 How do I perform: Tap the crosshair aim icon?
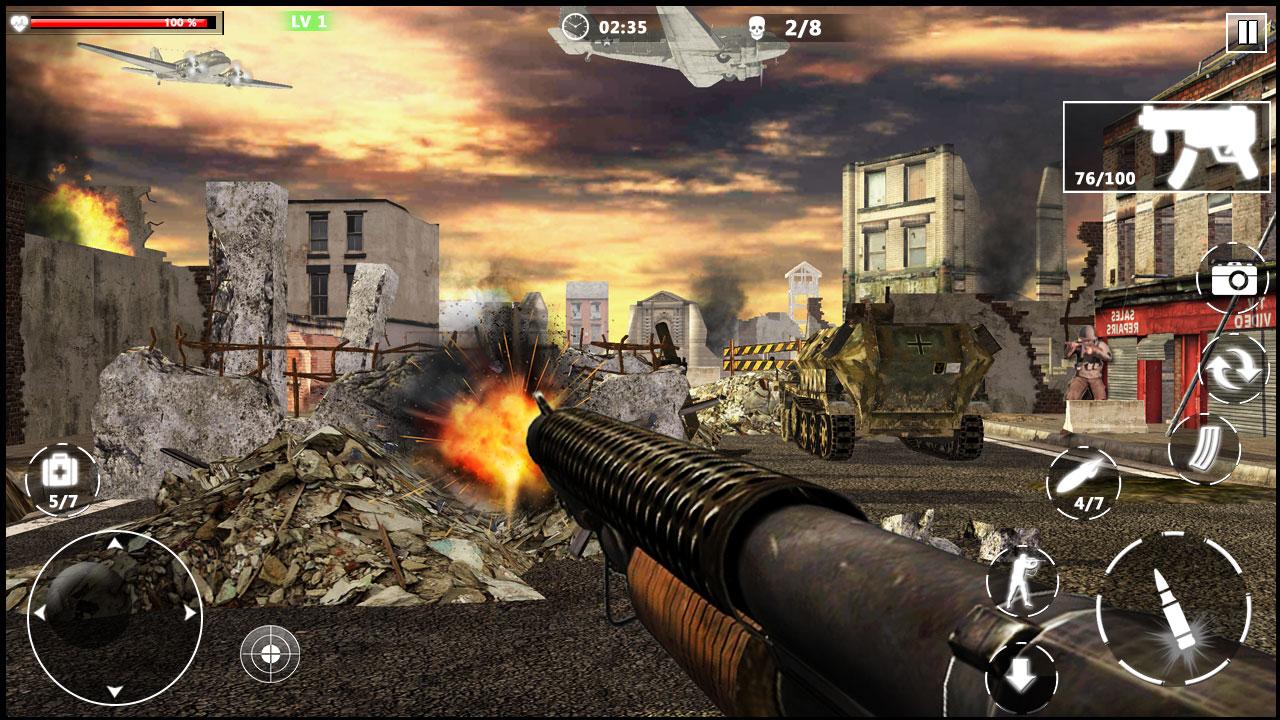pos(268,655)
